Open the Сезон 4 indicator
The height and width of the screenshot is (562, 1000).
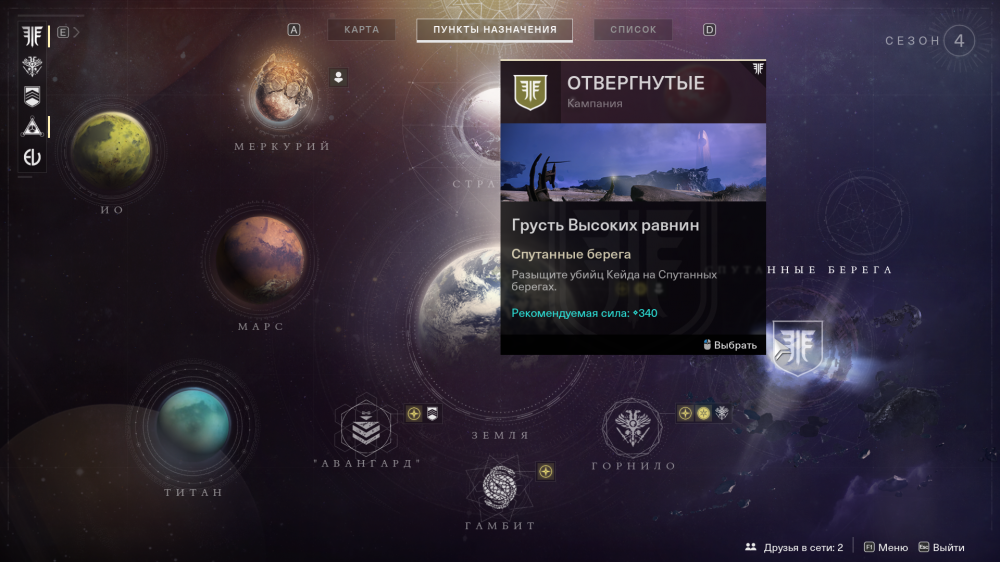coord(958,41)
